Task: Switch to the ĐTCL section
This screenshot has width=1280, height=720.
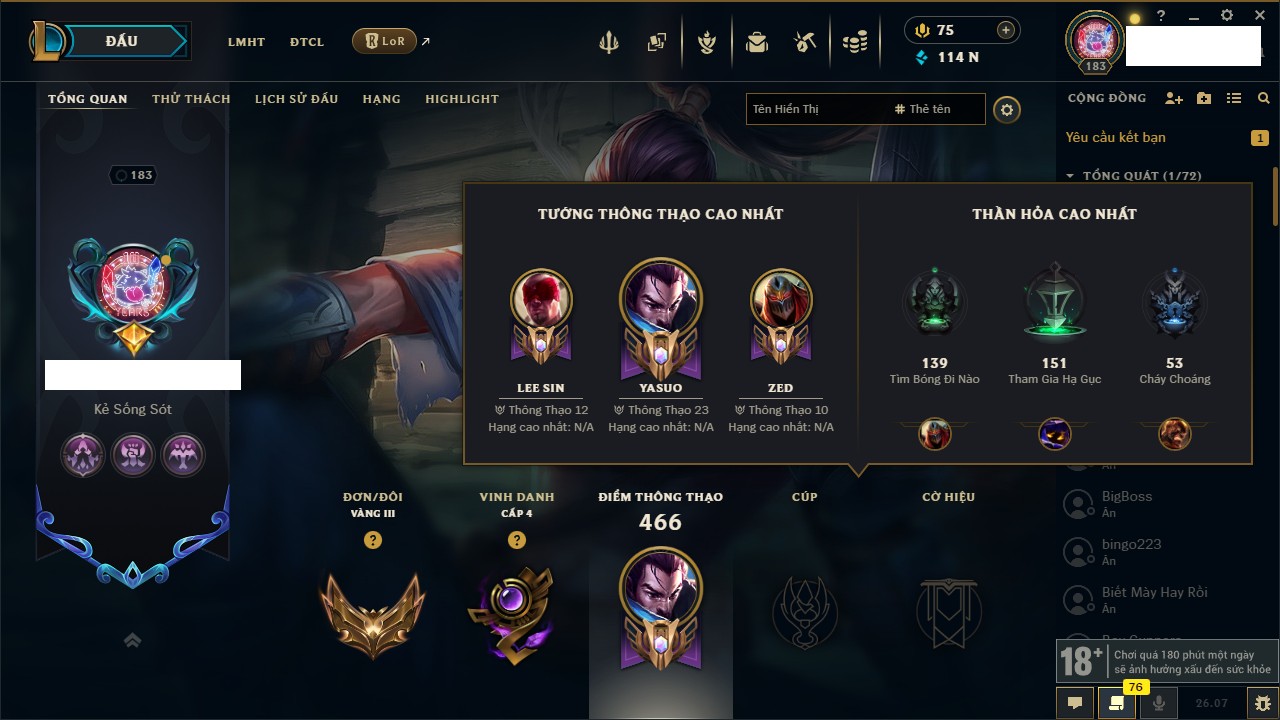Action: pyautogui.click(x=307, y=42)
